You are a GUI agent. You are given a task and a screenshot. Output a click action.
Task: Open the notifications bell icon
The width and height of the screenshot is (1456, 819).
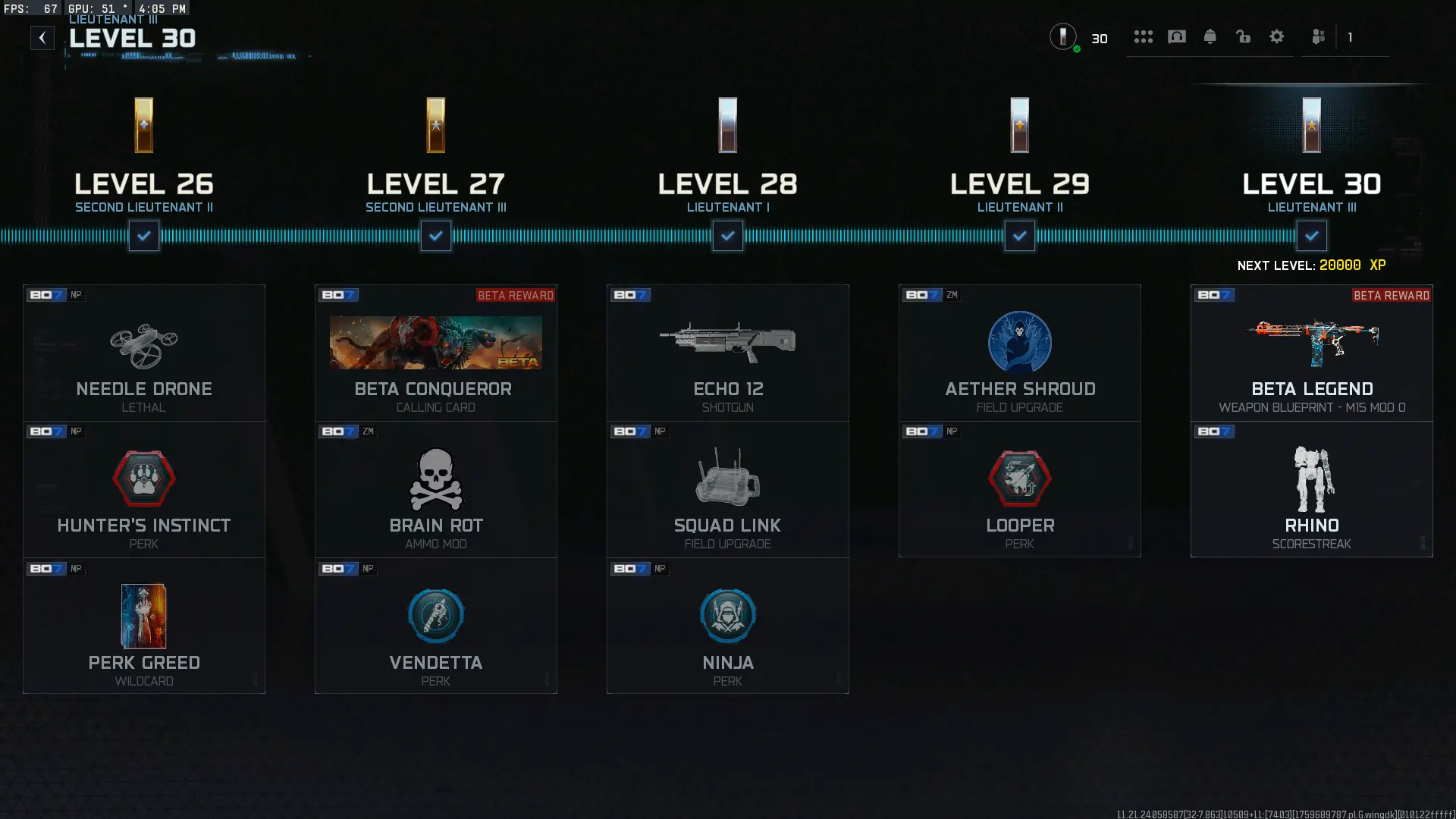pyautogui.click(x=1210, y=36)
